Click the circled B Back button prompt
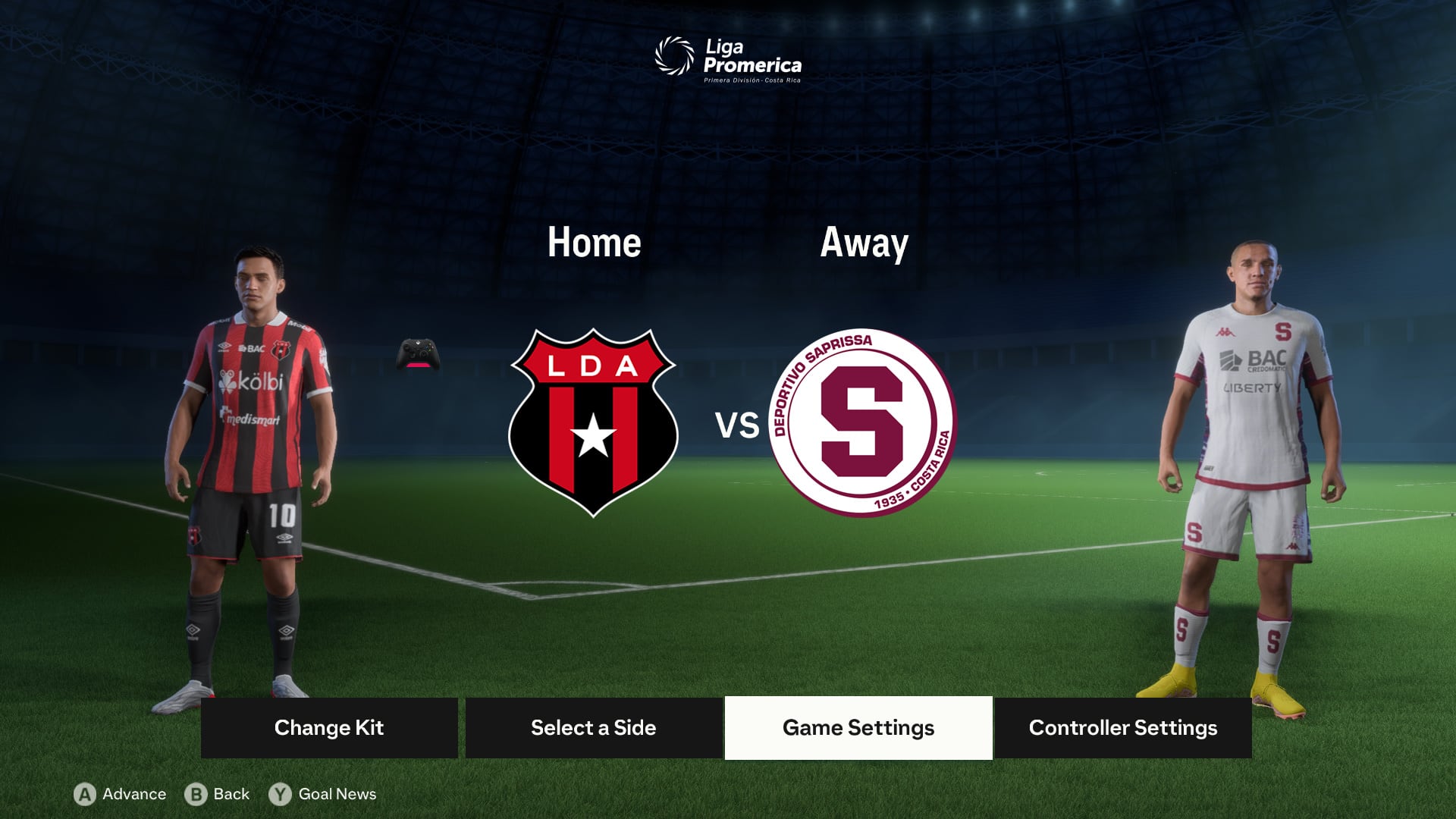Image resolution: width=1456 pixels, height=819 pixels. pos(196,794)
